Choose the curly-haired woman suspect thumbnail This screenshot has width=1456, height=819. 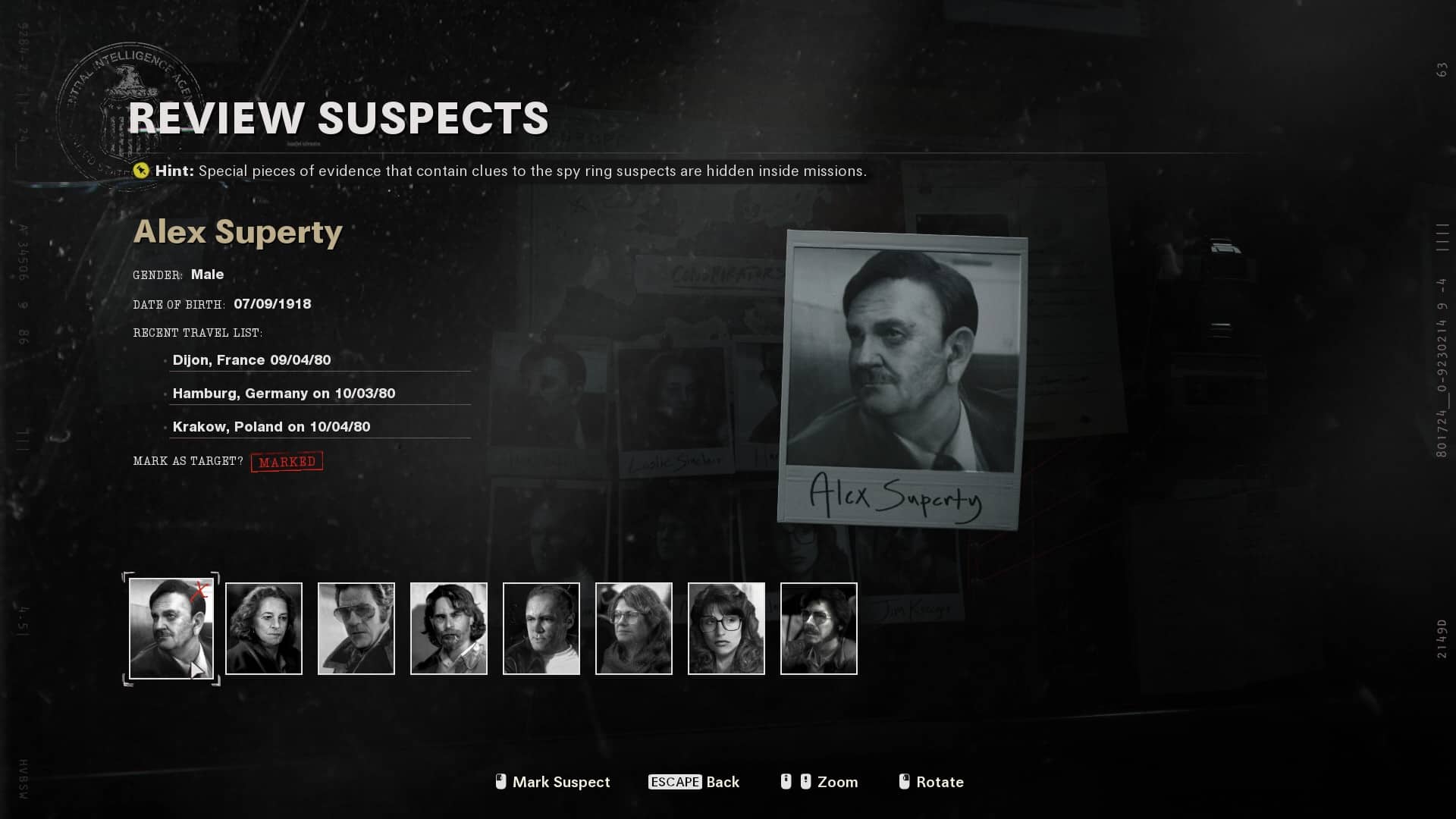pyautogui.click(x=264, y=629)
